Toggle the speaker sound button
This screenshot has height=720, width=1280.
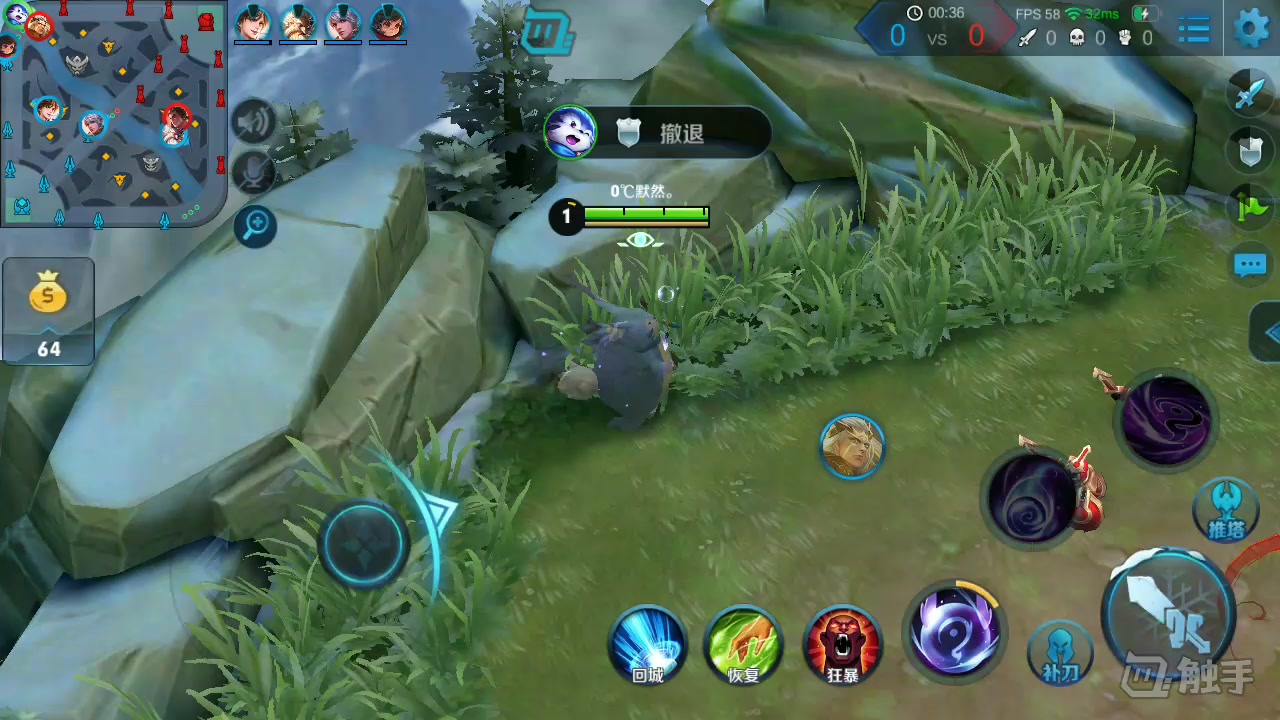click(254, 122)
